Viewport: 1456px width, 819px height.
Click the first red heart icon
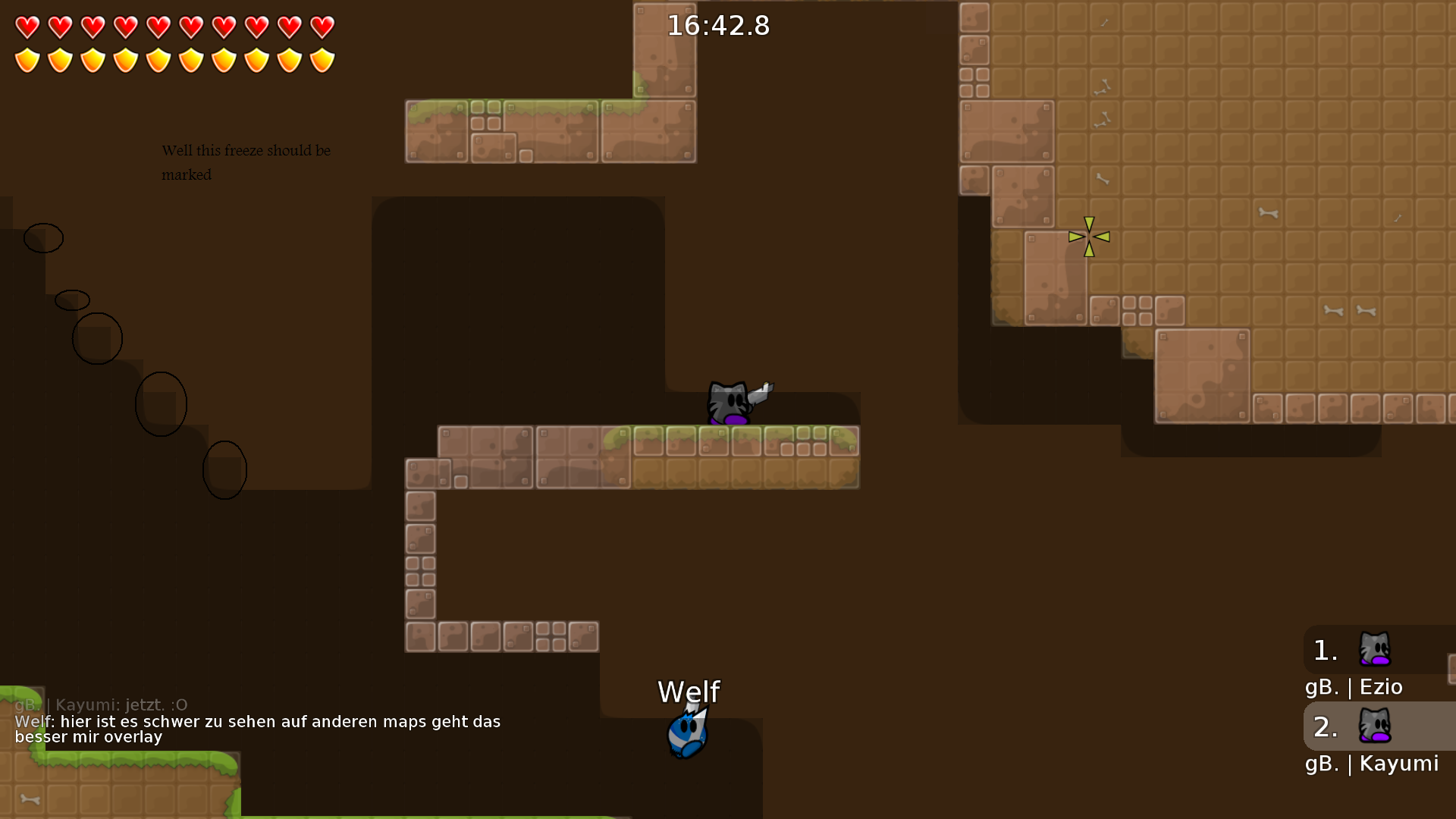click(x=27, y=27)
